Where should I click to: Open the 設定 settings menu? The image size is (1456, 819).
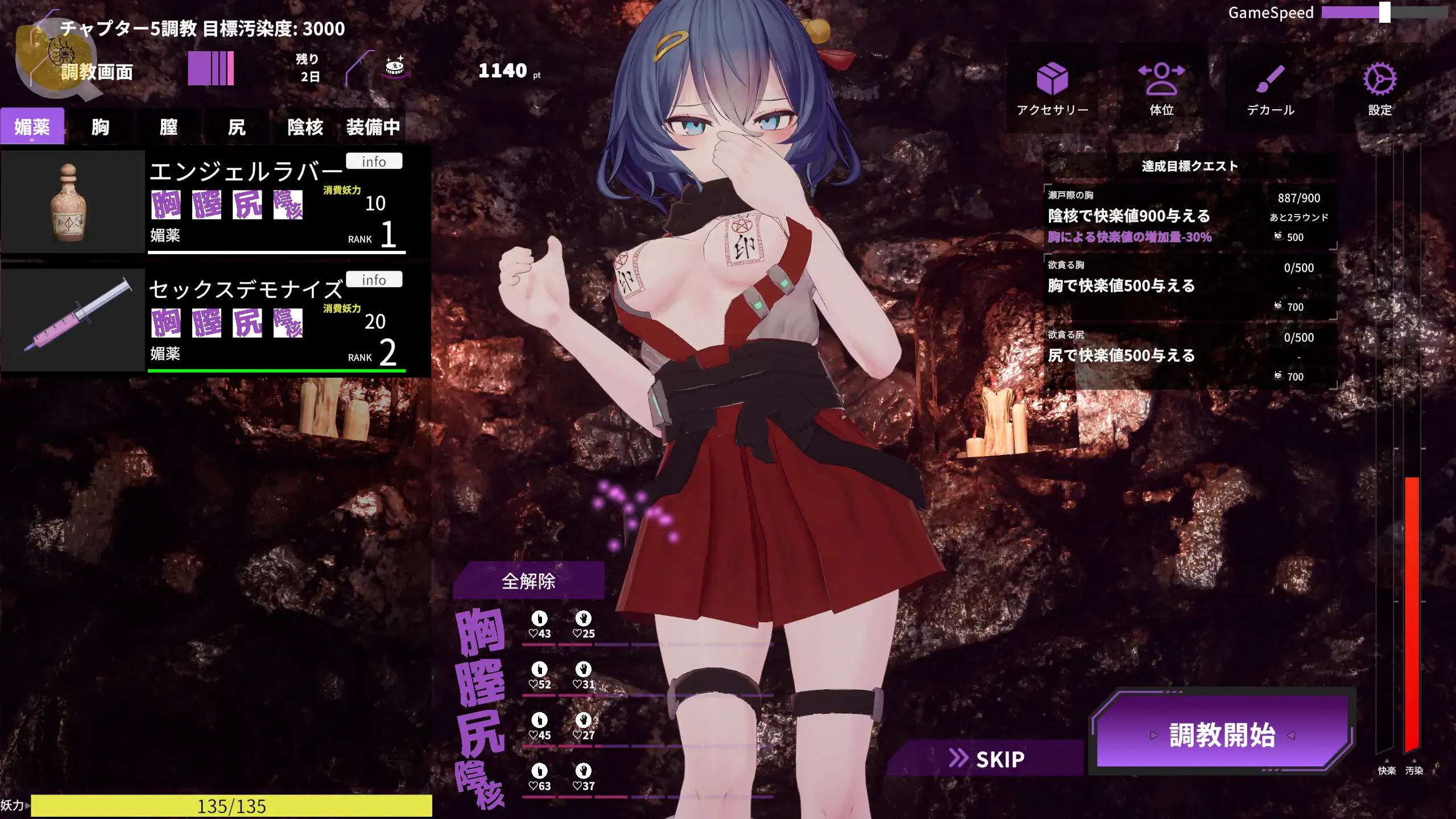coord(1380,89)
